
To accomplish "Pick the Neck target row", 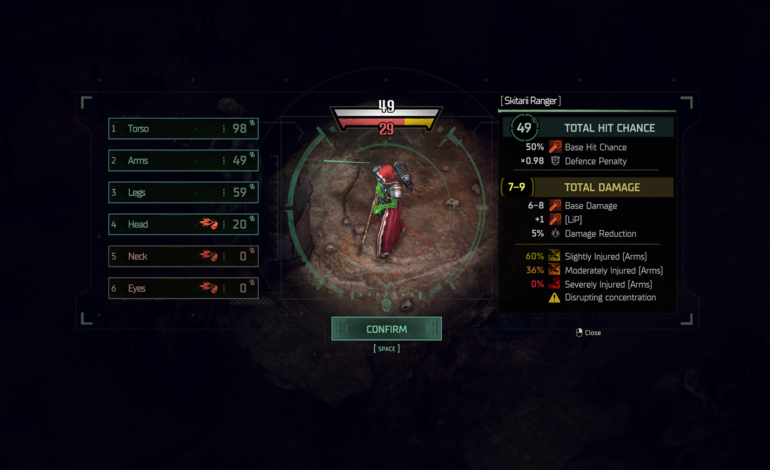I will point(183,256).
